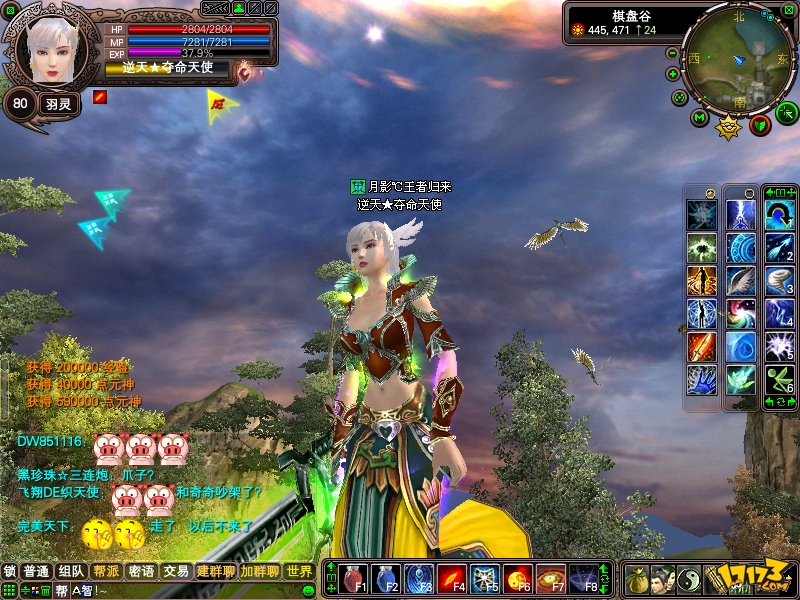Select the white feather wing skill icon

(x=741, y=280)
